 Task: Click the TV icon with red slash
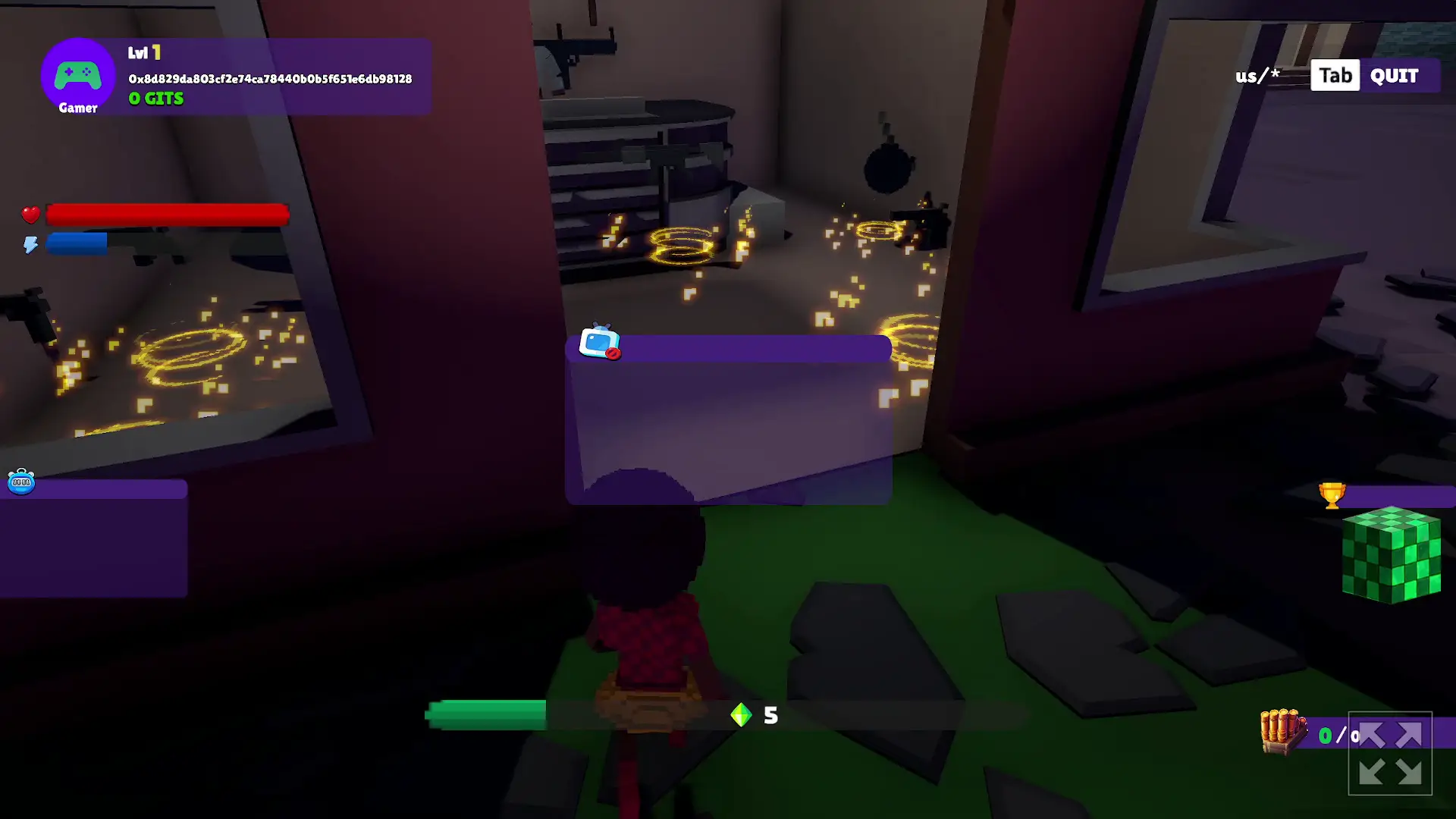coord(598,343)
